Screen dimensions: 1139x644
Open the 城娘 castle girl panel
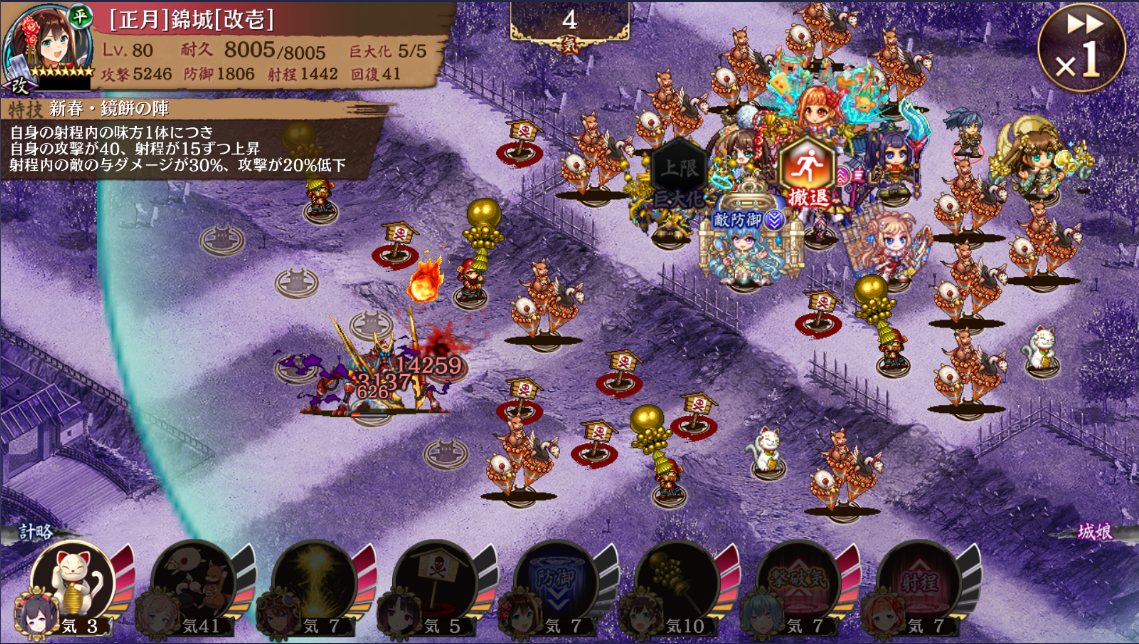(x=1095, y=532)
